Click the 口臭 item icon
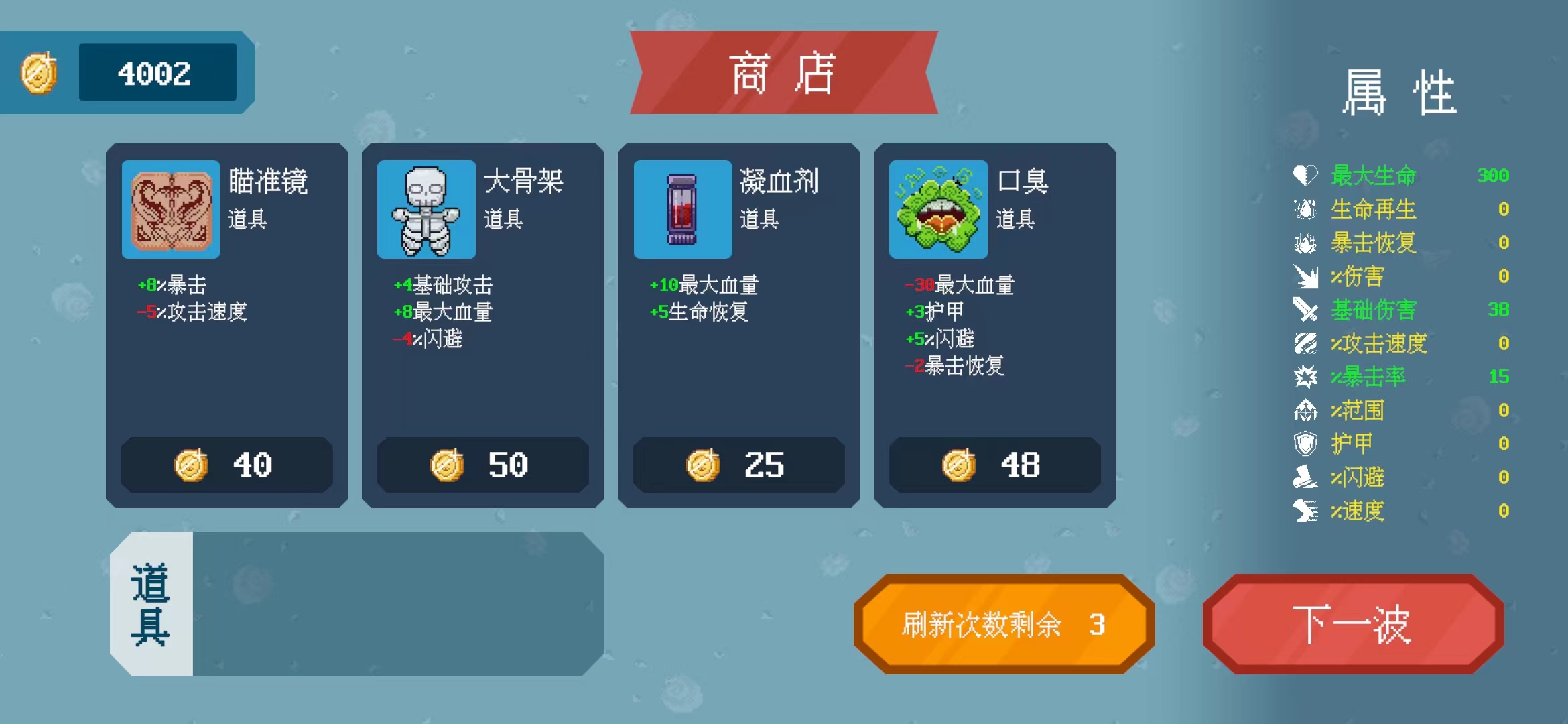 (x=938, y=210)
